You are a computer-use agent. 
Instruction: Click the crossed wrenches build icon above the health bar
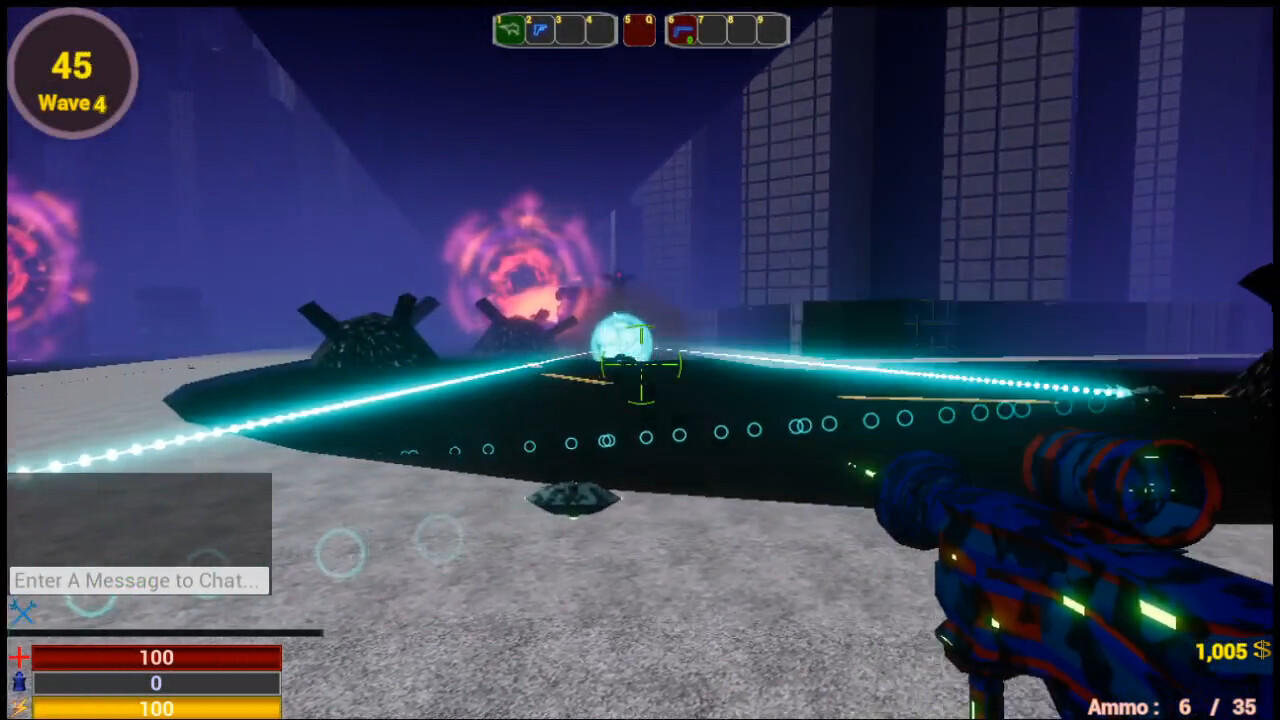(x=24, y=611)
